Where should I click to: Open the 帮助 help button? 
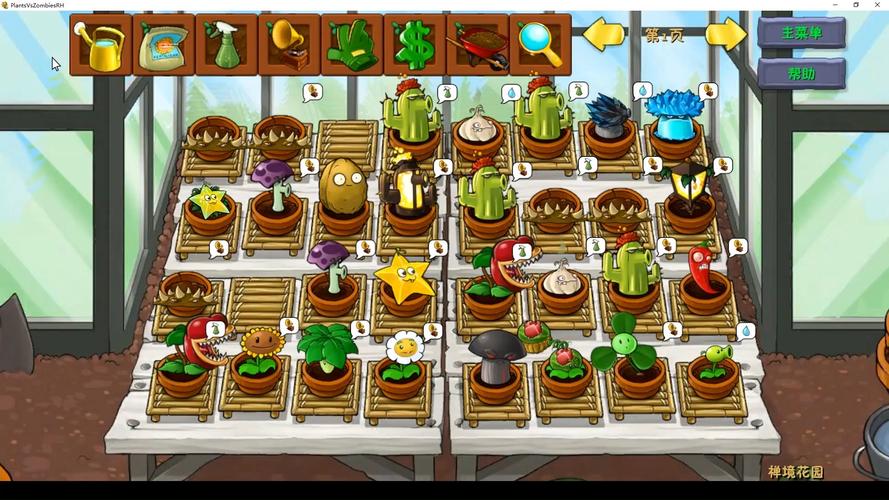click(801, 73)
